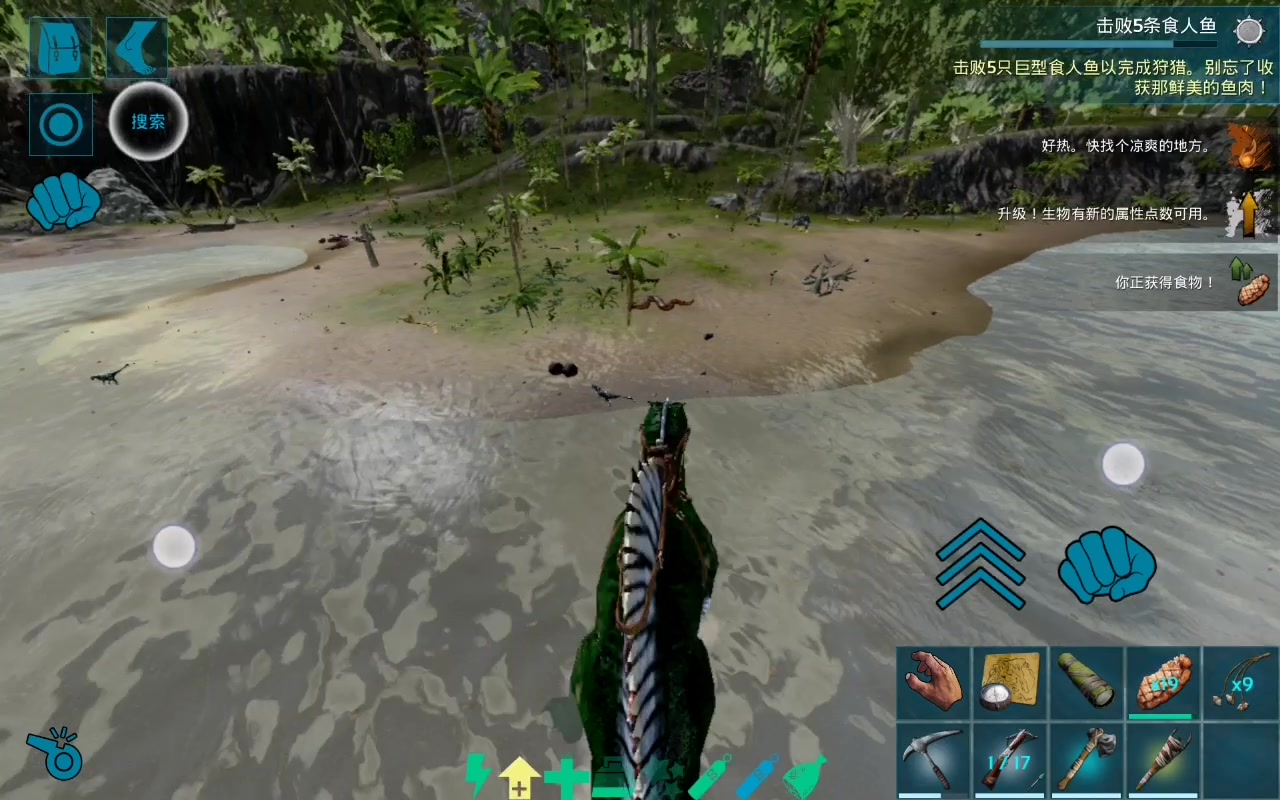Image resolution: width=1280 pixels, height=800 pixels.
Task: Equip the spyglass from the hotbar
Action: pyautogui.click(x=1087, y=683)
